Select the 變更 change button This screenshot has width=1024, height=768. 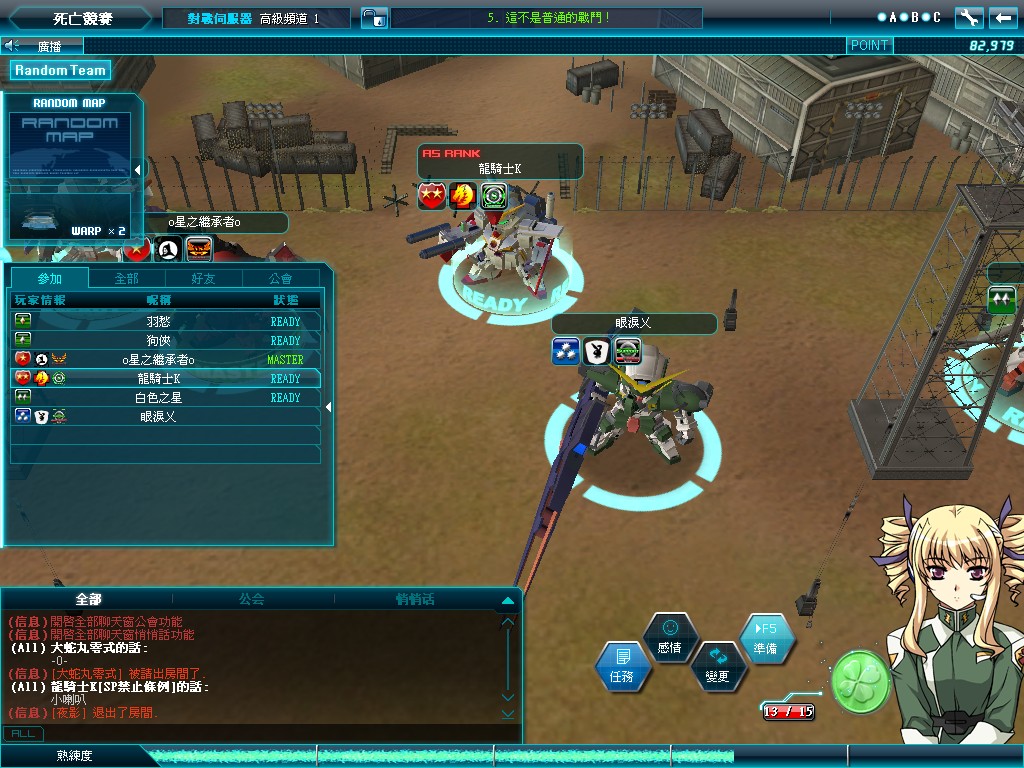pos(717,666)
